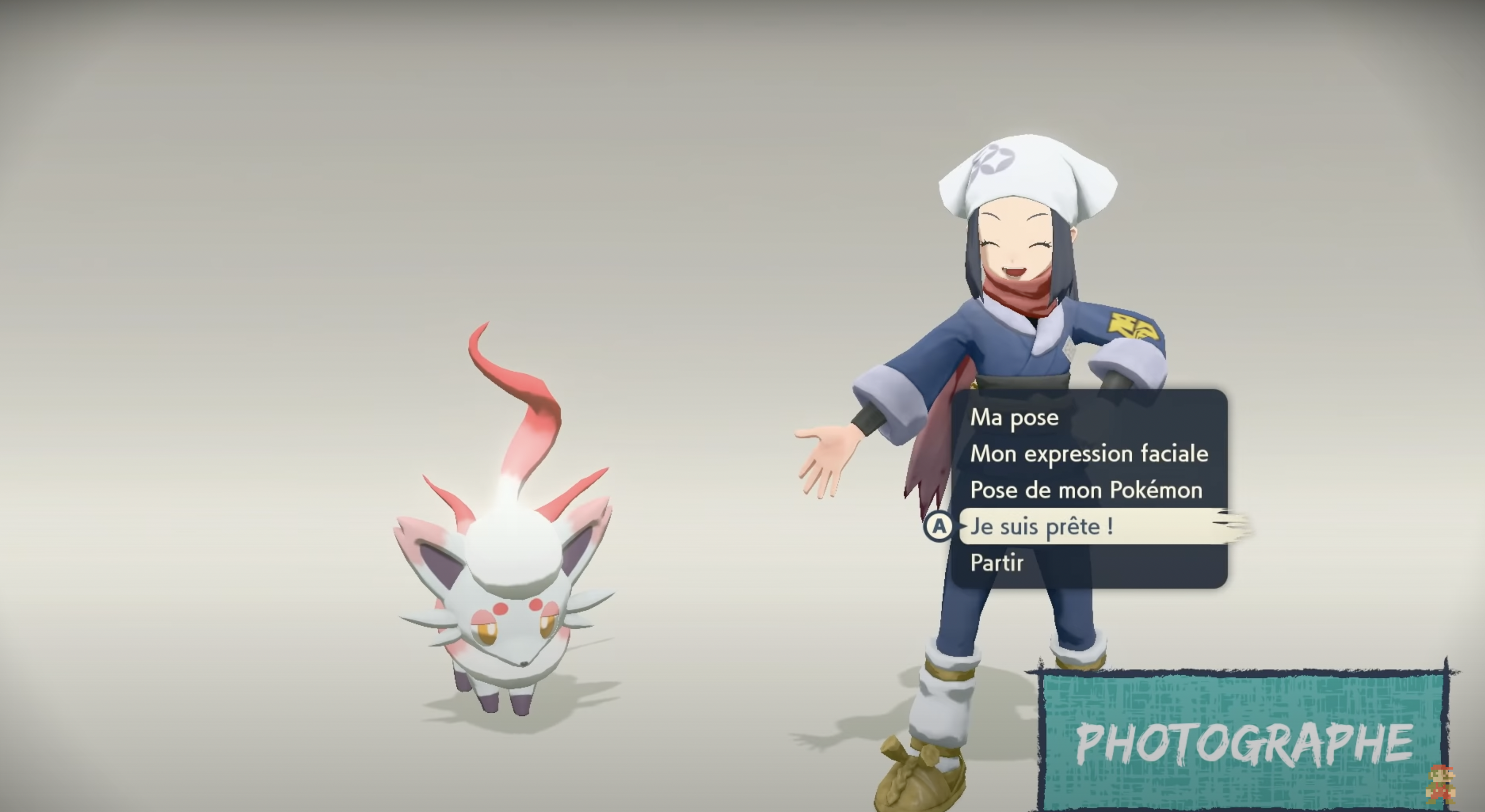Leave via the "Partir" entry
1485x812 pixels.
997,563
